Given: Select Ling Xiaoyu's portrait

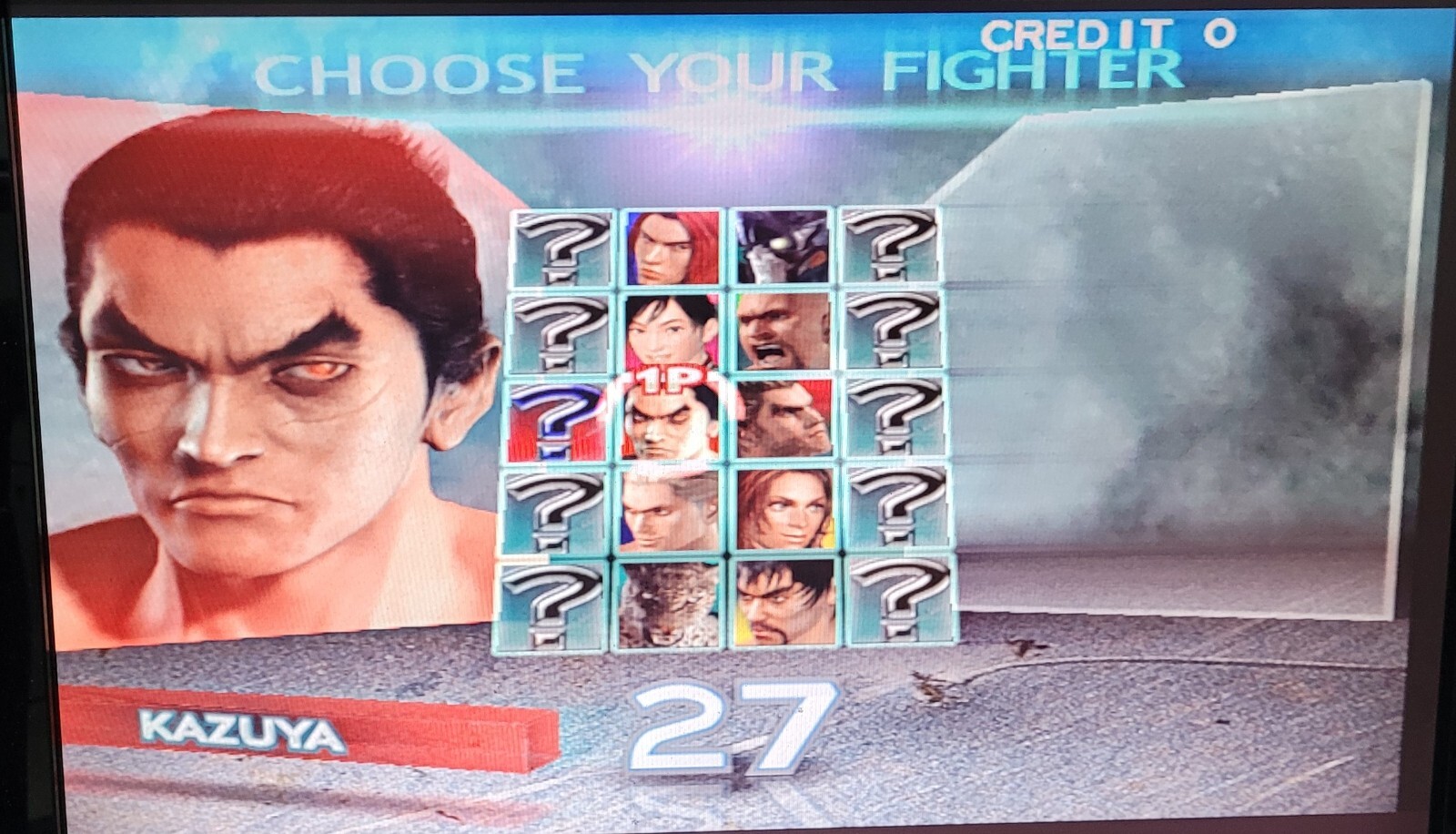Looking at the screenshot, I should tap(671, 331).
